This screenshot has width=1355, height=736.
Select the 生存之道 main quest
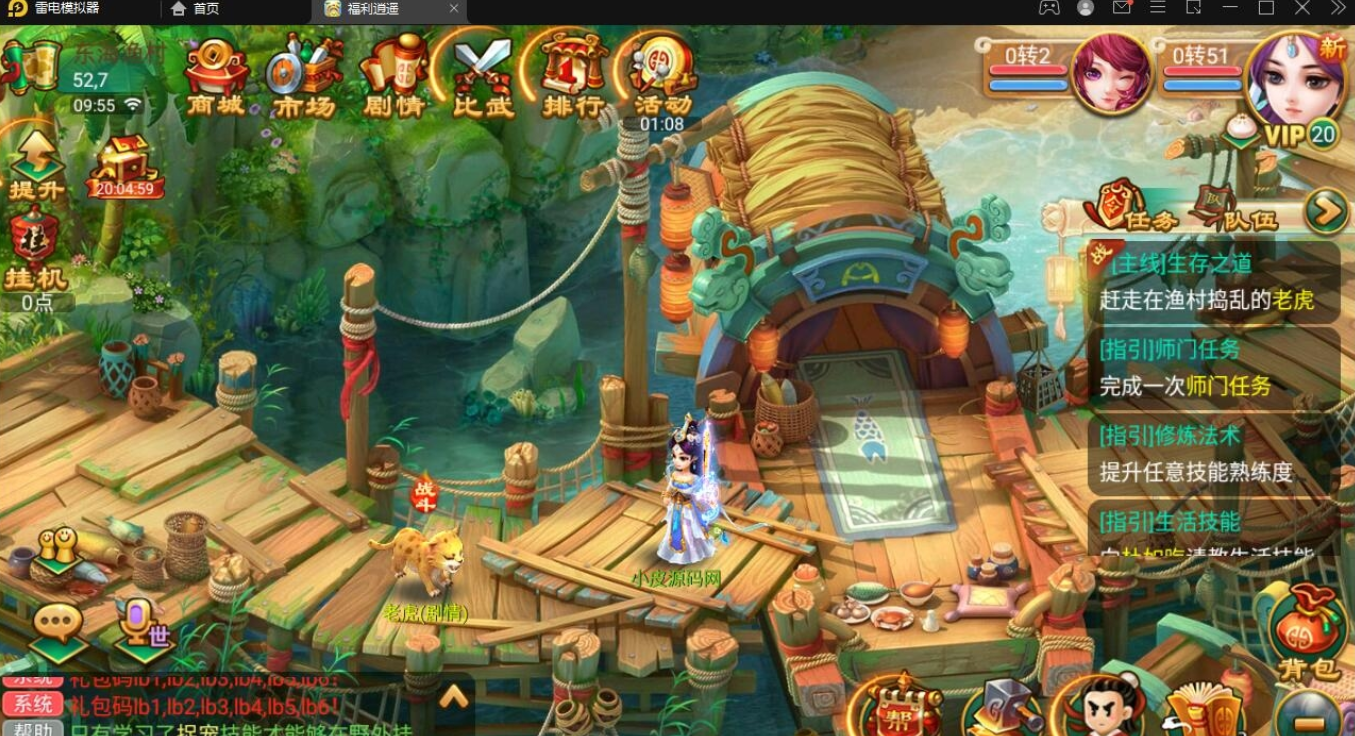point(1212,282)
